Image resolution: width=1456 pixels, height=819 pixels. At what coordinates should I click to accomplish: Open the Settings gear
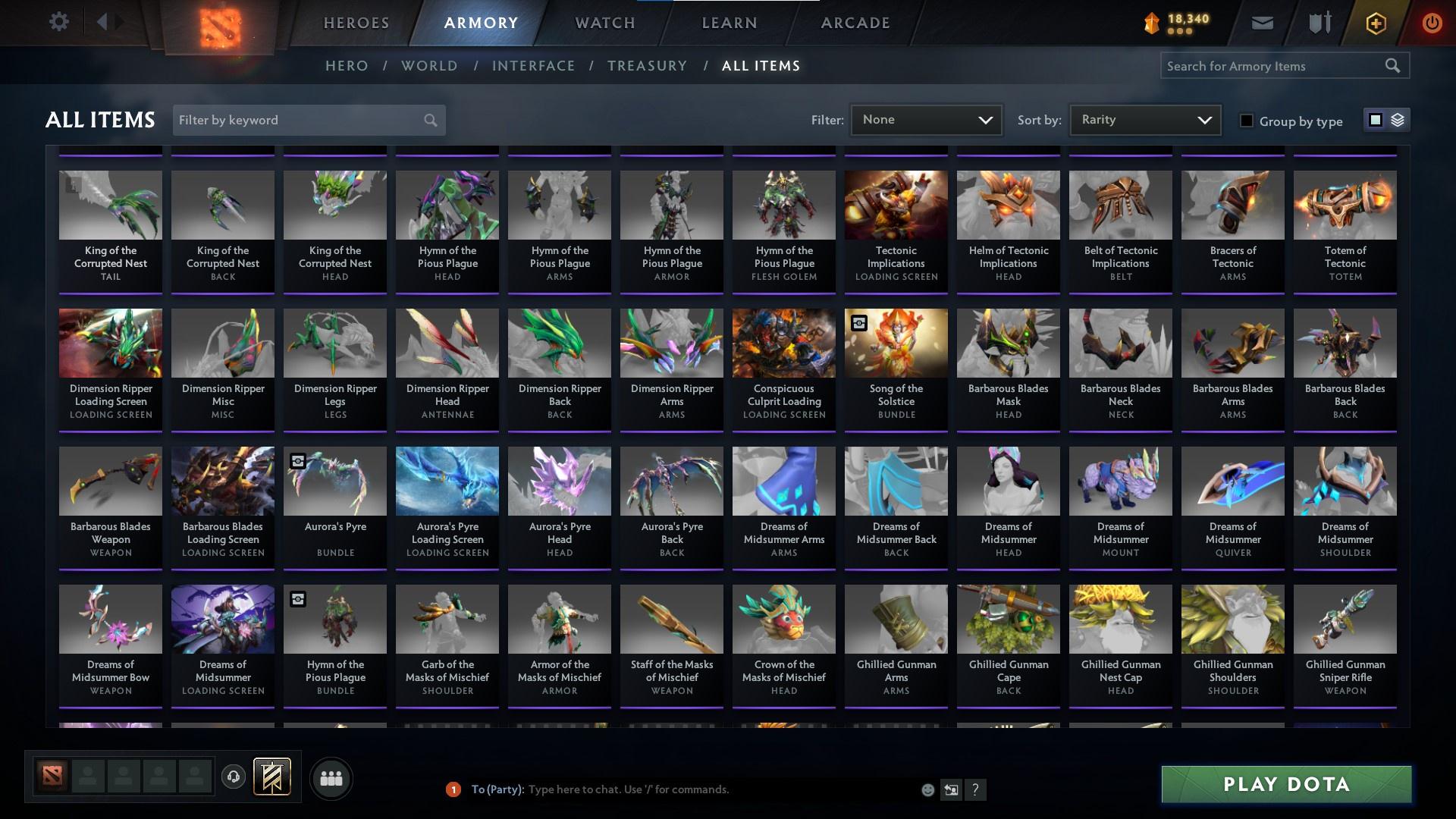(59, 22)
